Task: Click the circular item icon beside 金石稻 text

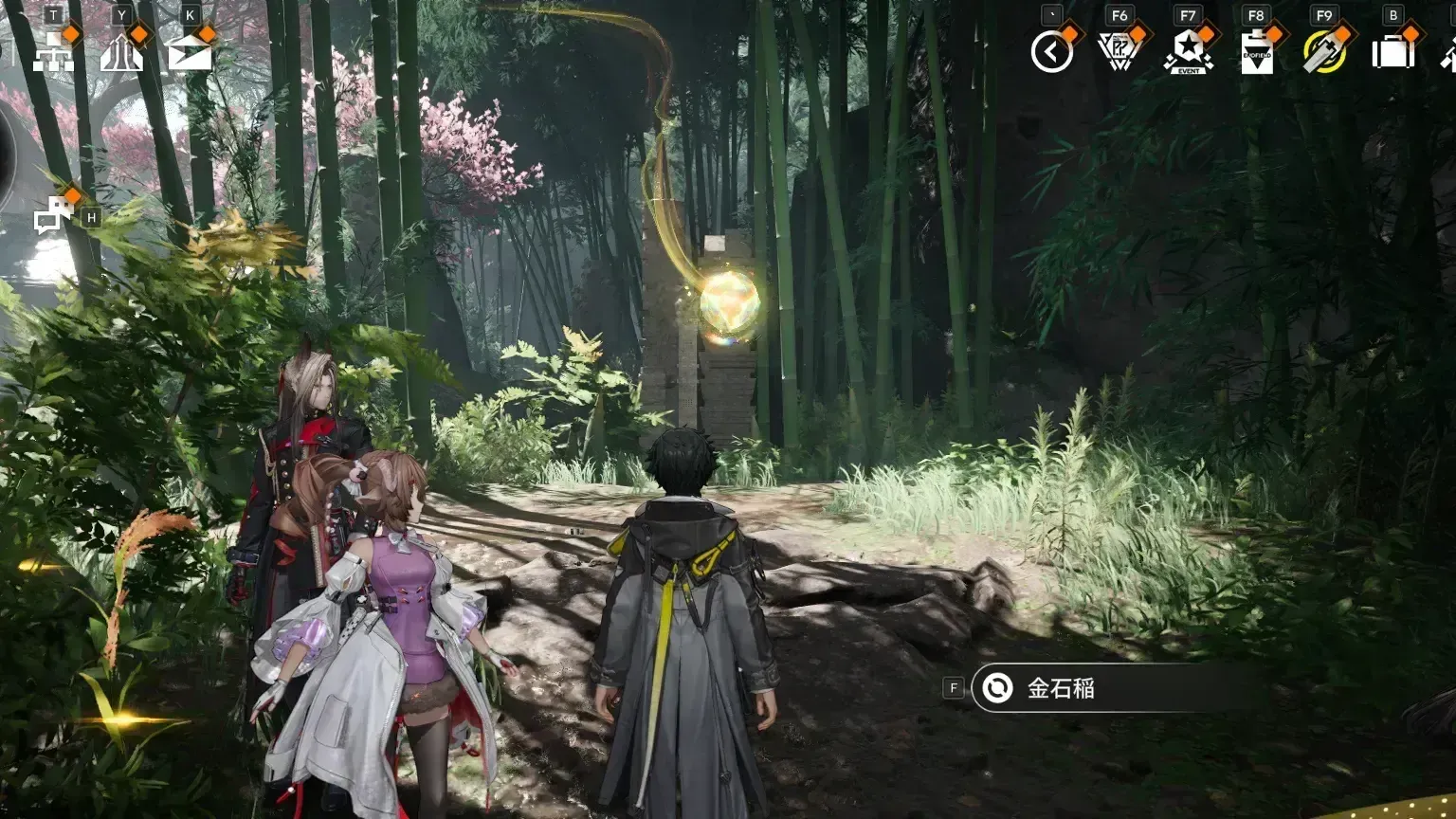Action: pos(998,689)
